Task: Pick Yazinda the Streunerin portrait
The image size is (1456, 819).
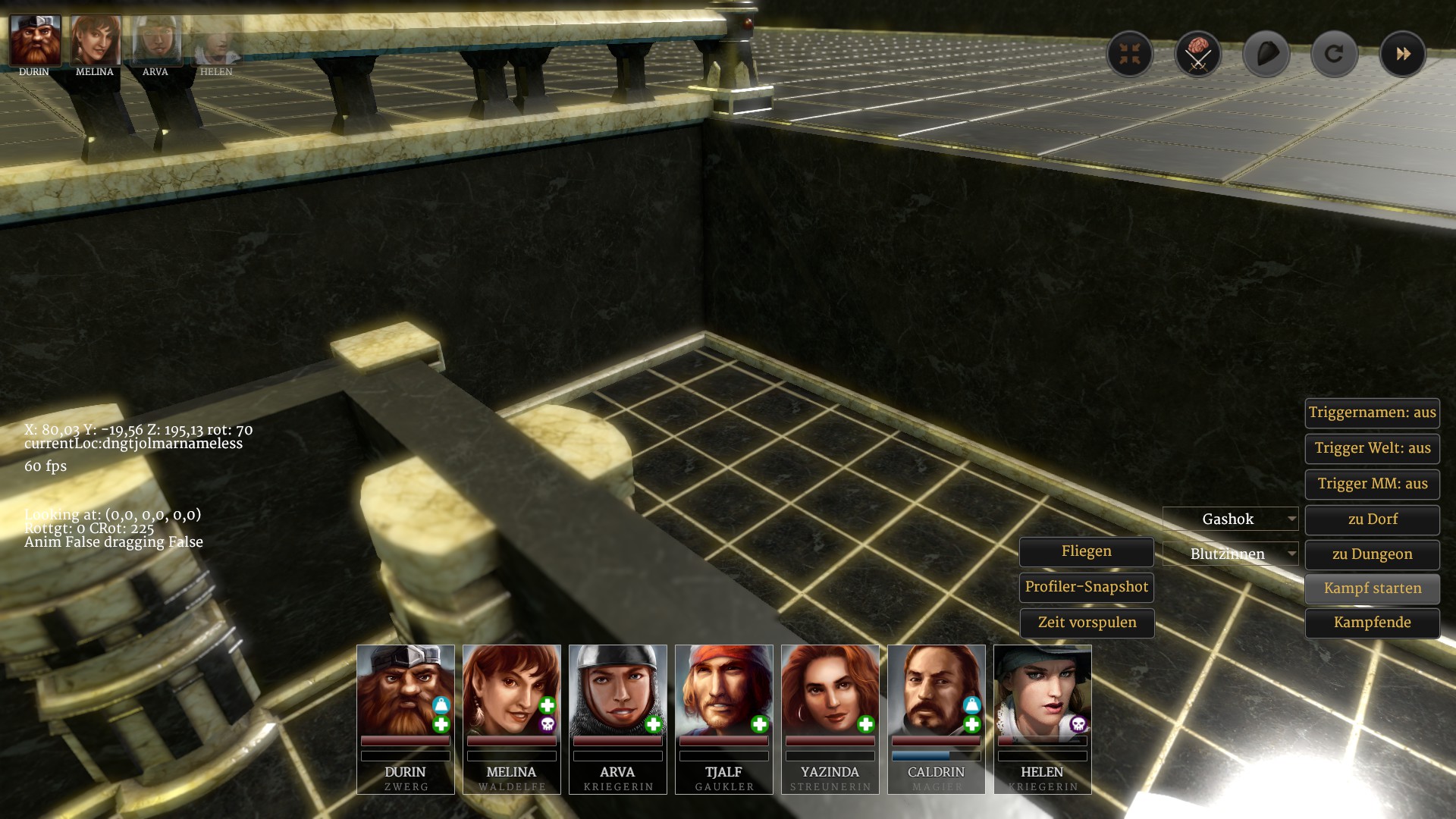Action: (830, 690)
